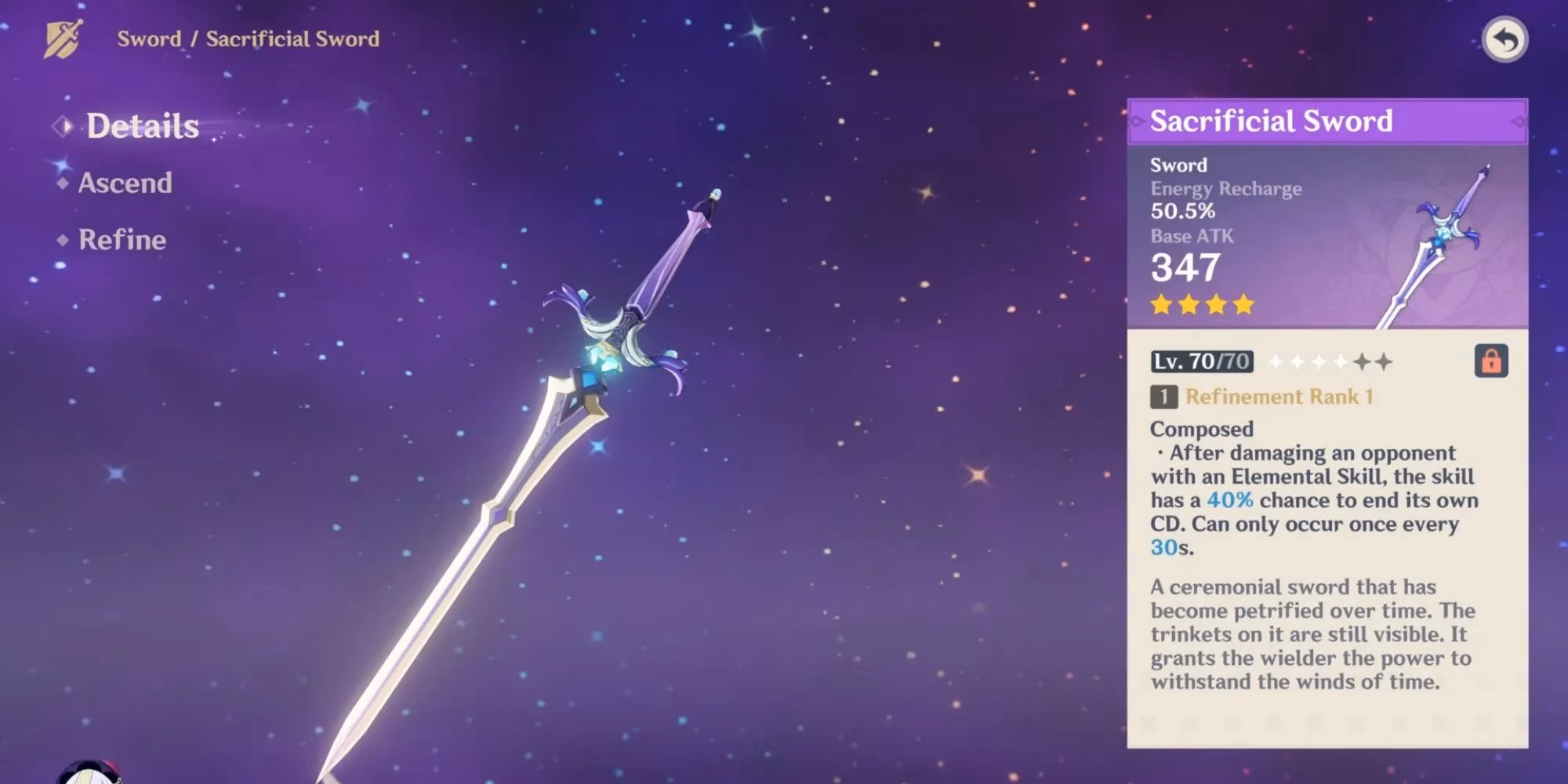
Task: Open the Ascend tab
Action: coord(125,183)
